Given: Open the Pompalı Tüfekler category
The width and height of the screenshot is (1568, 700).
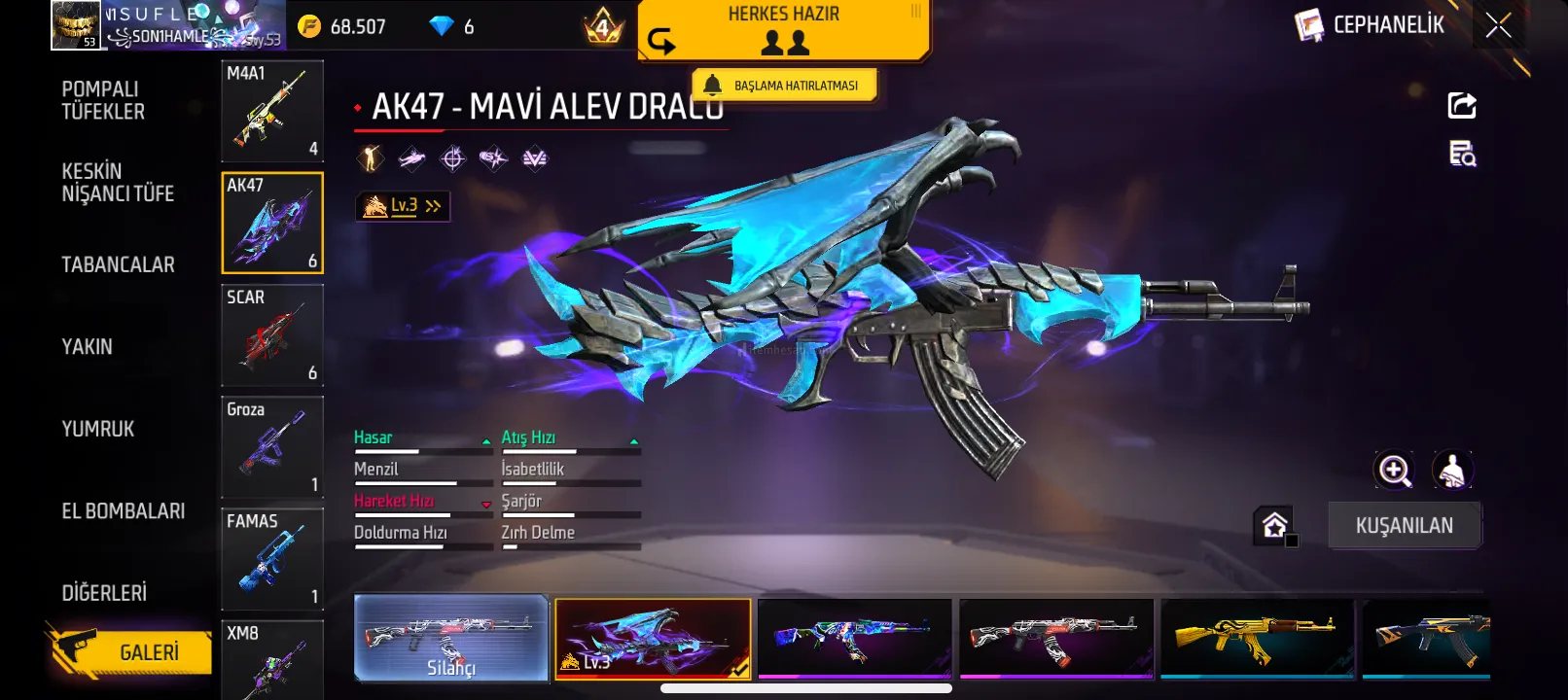Looking at the screenshot, I should [x=103, y=100].
